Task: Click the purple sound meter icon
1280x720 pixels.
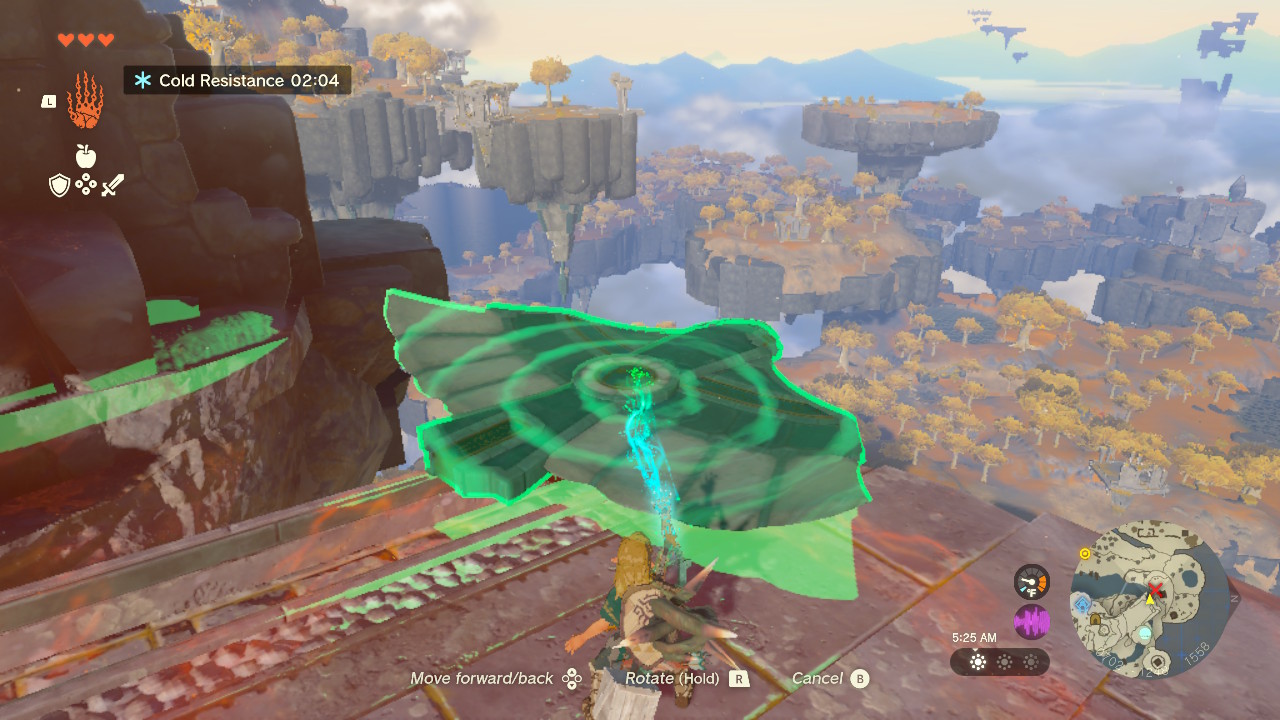Action: coord(1031,622)
